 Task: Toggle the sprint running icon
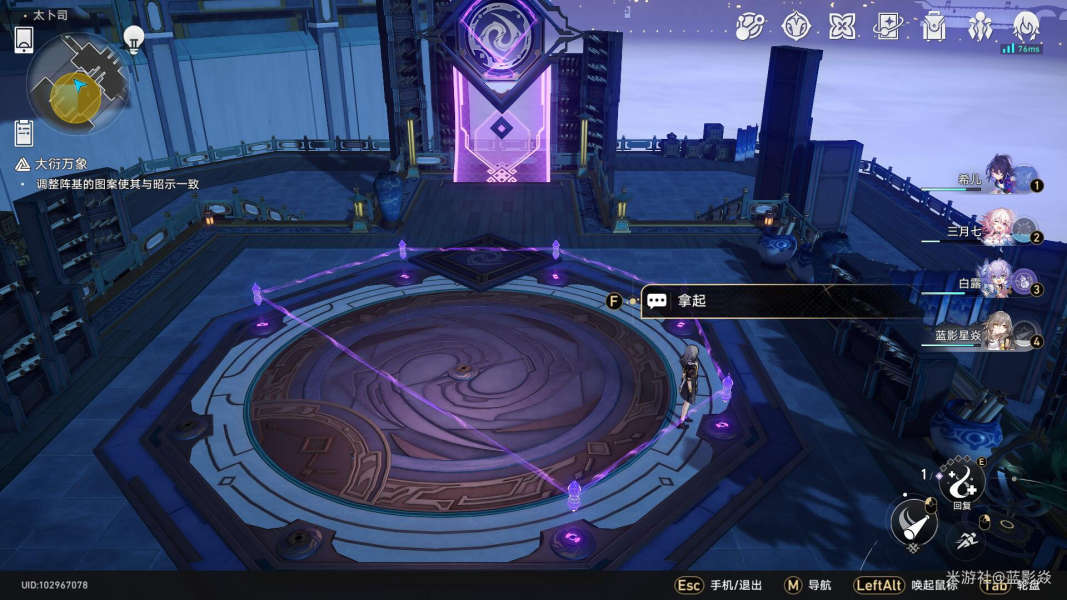[965, 541]
